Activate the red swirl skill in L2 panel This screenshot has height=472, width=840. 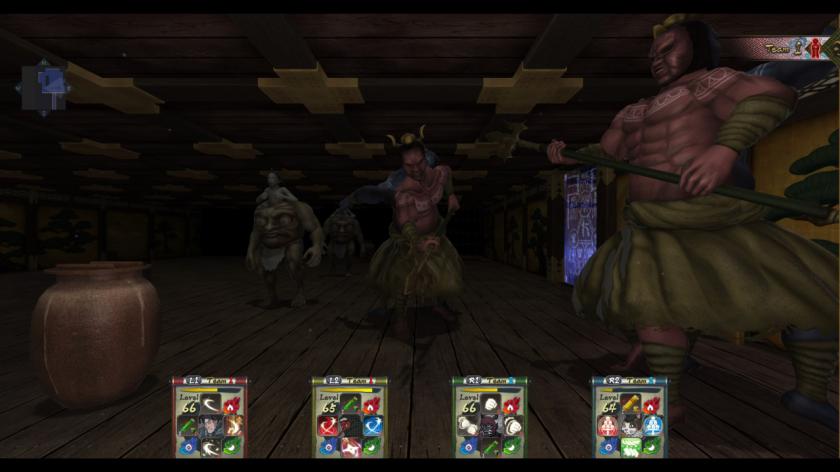(x=328, y=425)
